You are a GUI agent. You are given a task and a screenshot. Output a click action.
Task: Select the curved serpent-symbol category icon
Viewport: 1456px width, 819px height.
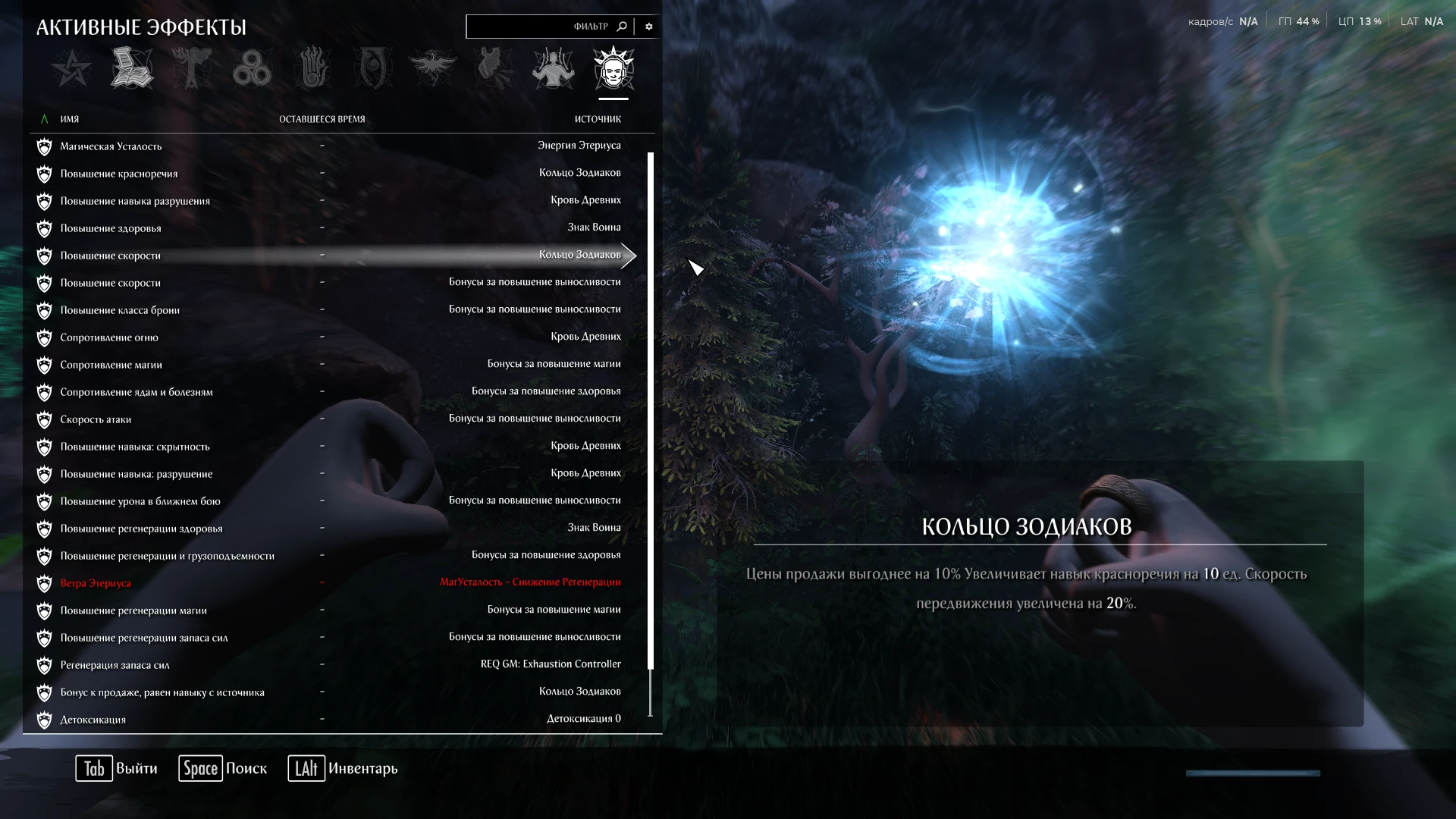(373, 68)
